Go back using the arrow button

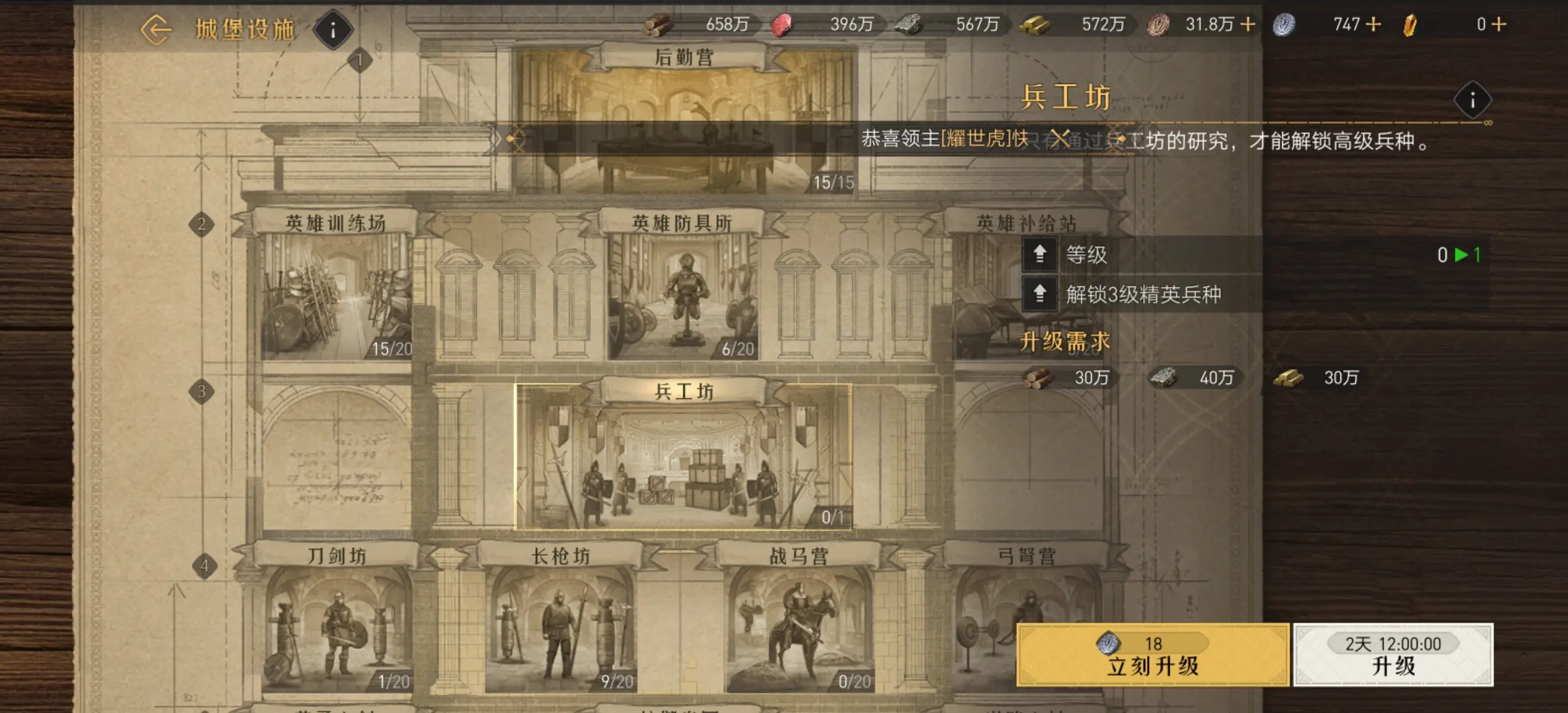[156, 30]
